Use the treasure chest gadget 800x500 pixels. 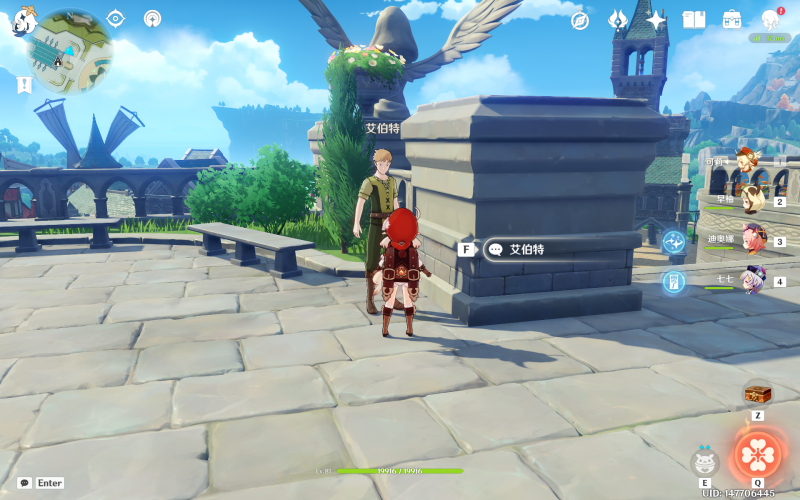[757, 393]
